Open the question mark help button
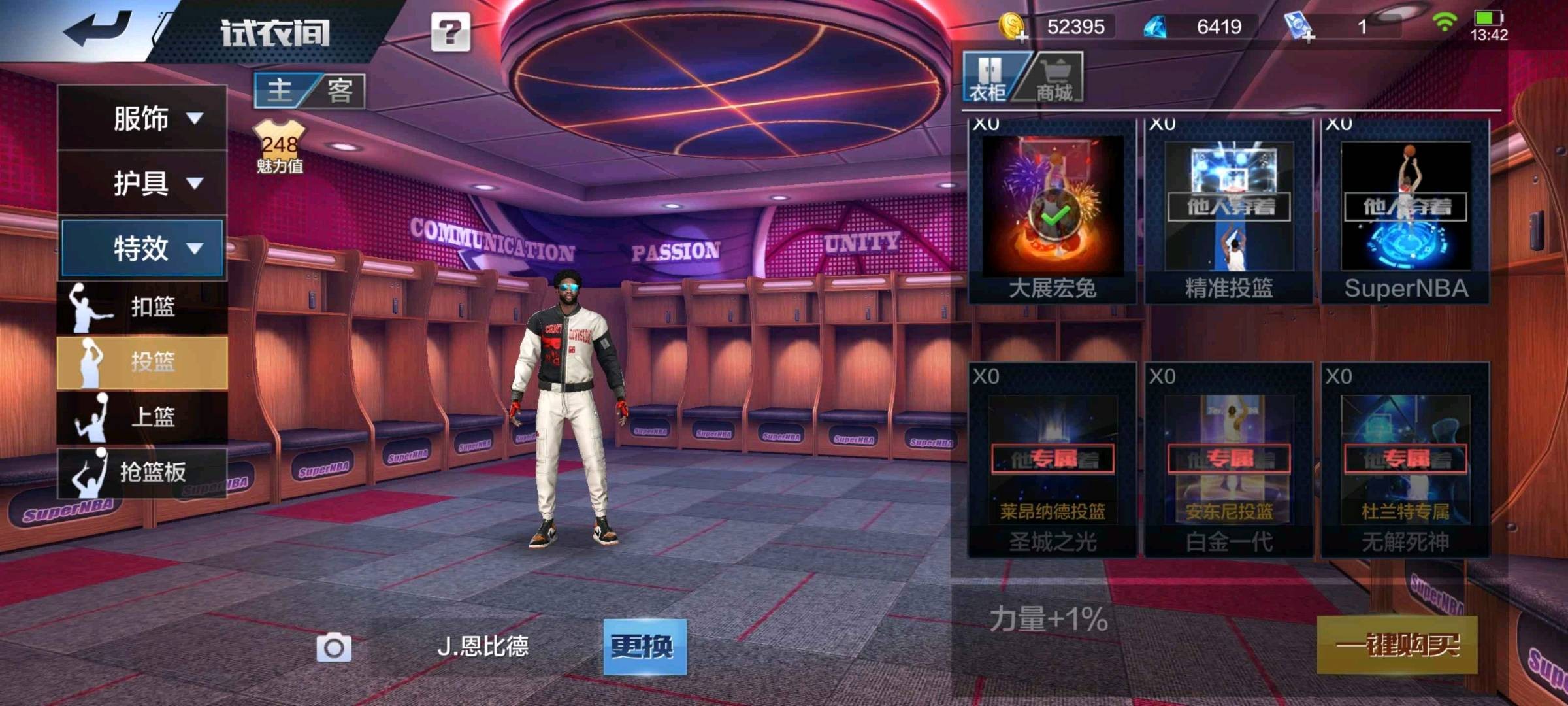 click(x=450, y=32)
